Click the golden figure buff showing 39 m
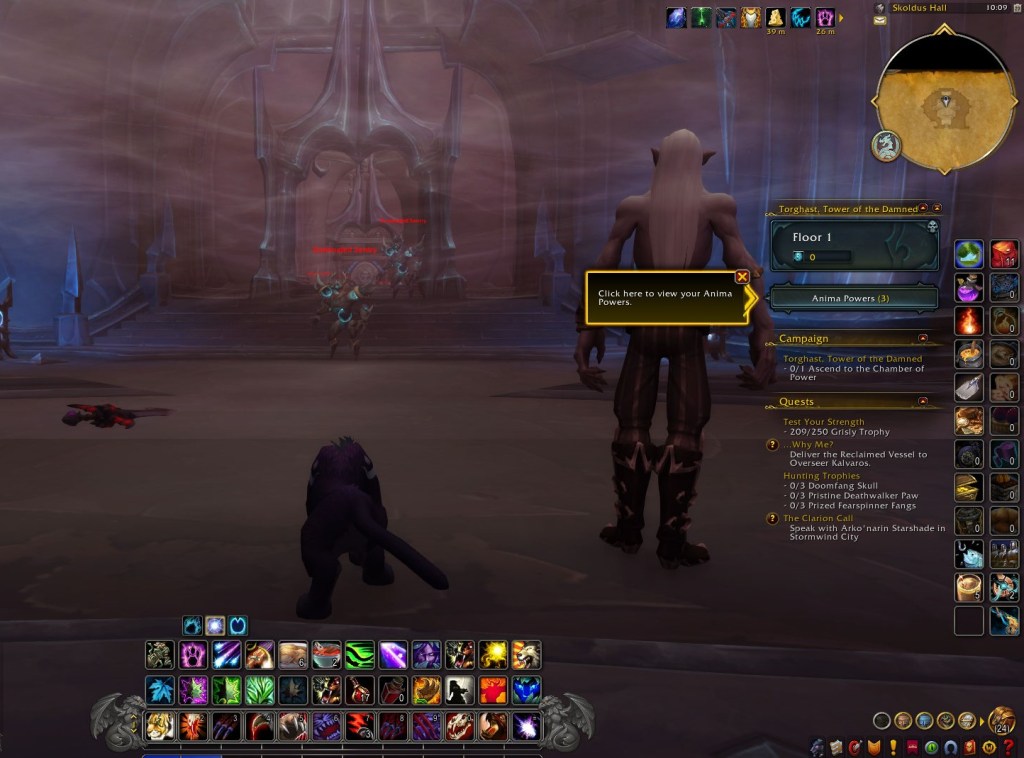Screen dimensions: 1024x758 tap(776, 17)
